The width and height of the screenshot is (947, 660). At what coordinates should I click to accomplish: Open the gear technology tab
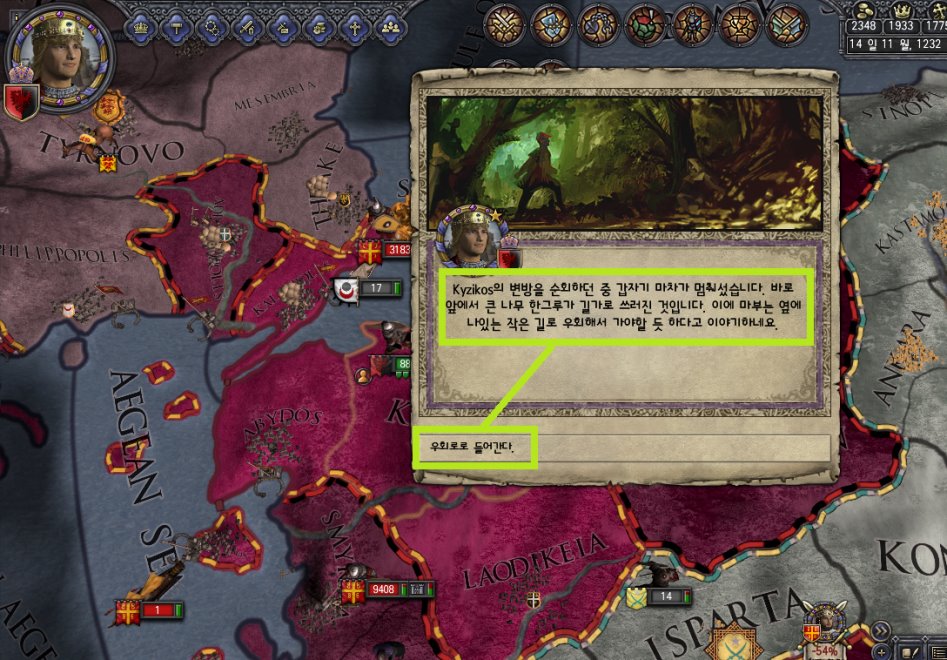pyautogui.click(x=212, y=27)
